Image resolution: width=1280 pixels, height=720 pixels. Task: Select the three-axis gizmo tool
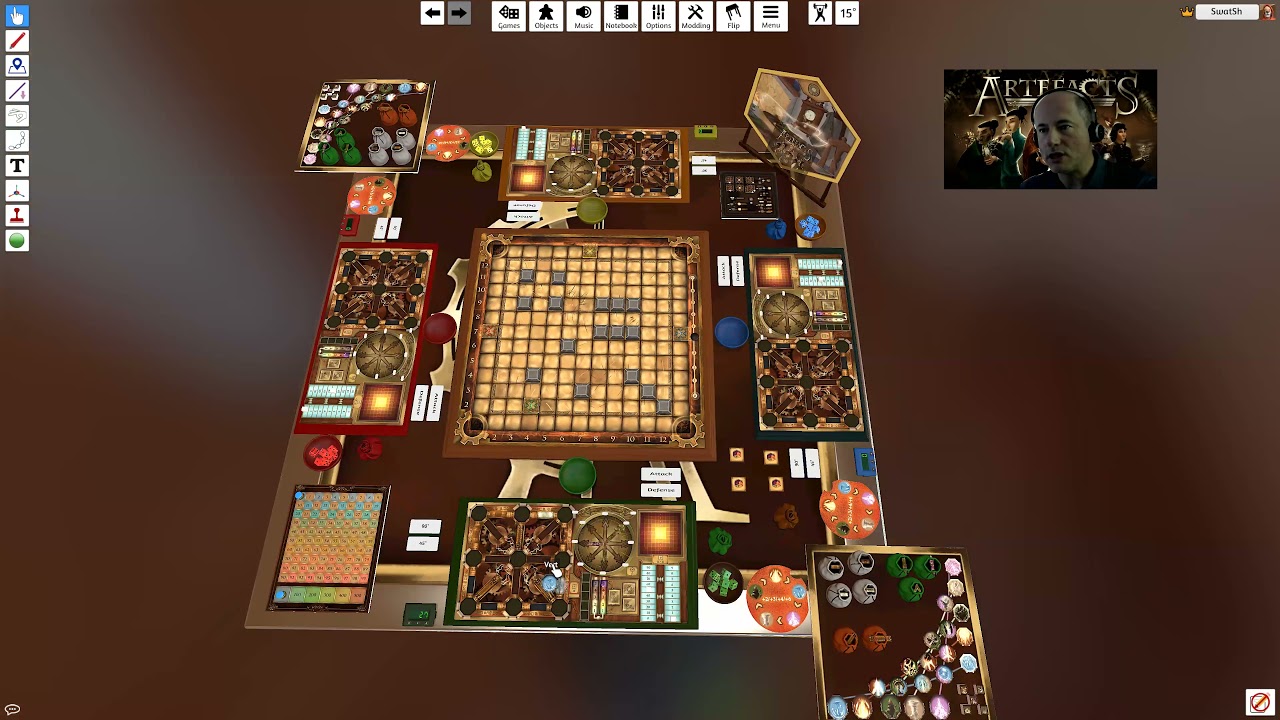coord(17,191)
